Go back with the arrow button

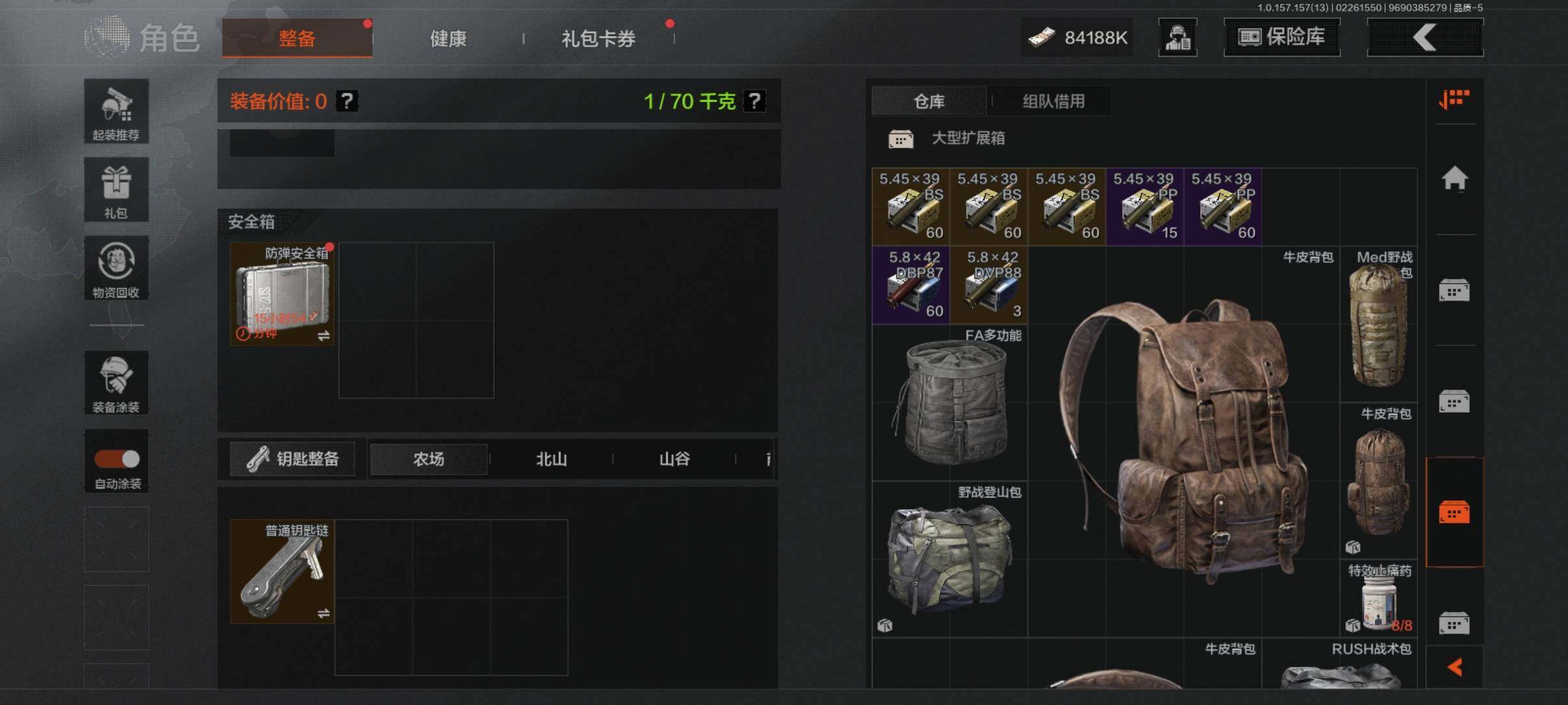pyautogui.click(x=1425, y=37)
